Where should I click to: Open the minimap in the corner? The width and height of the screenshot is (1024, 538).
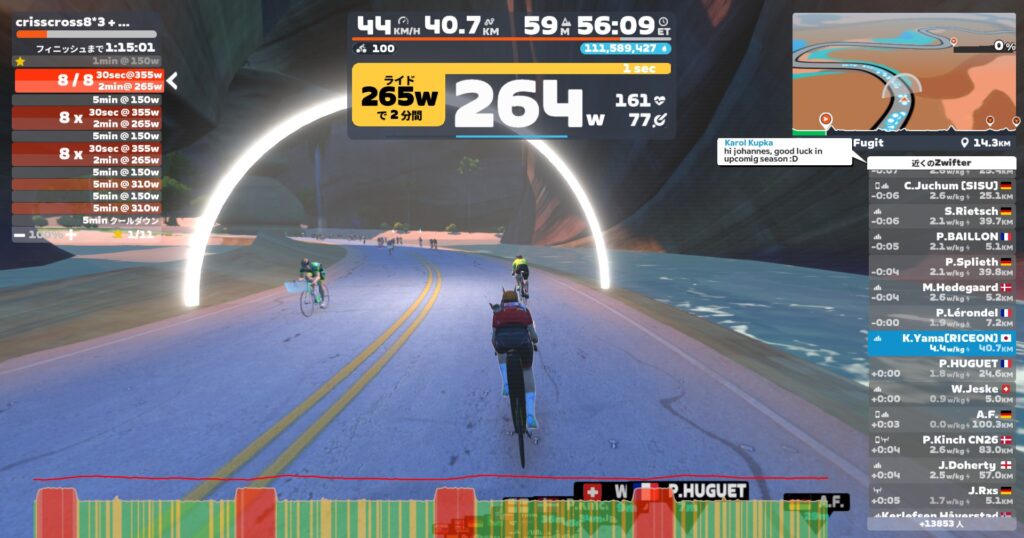click(903, 73)
